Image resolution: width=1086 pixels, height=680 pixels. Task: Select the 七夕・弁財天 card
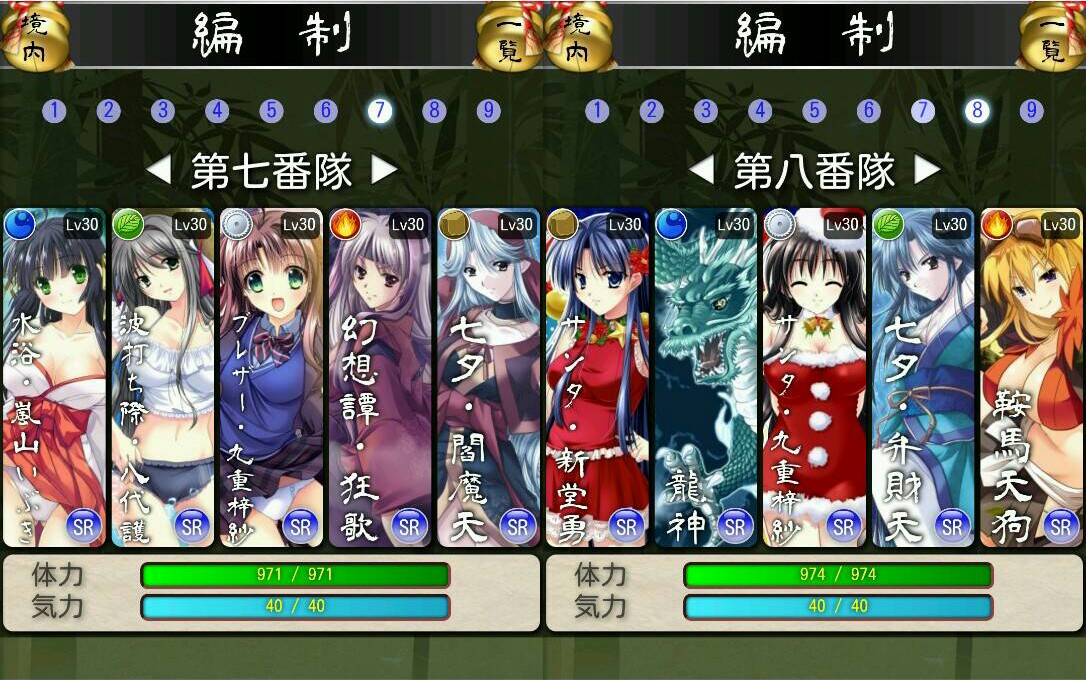click(x=922, y=378)
